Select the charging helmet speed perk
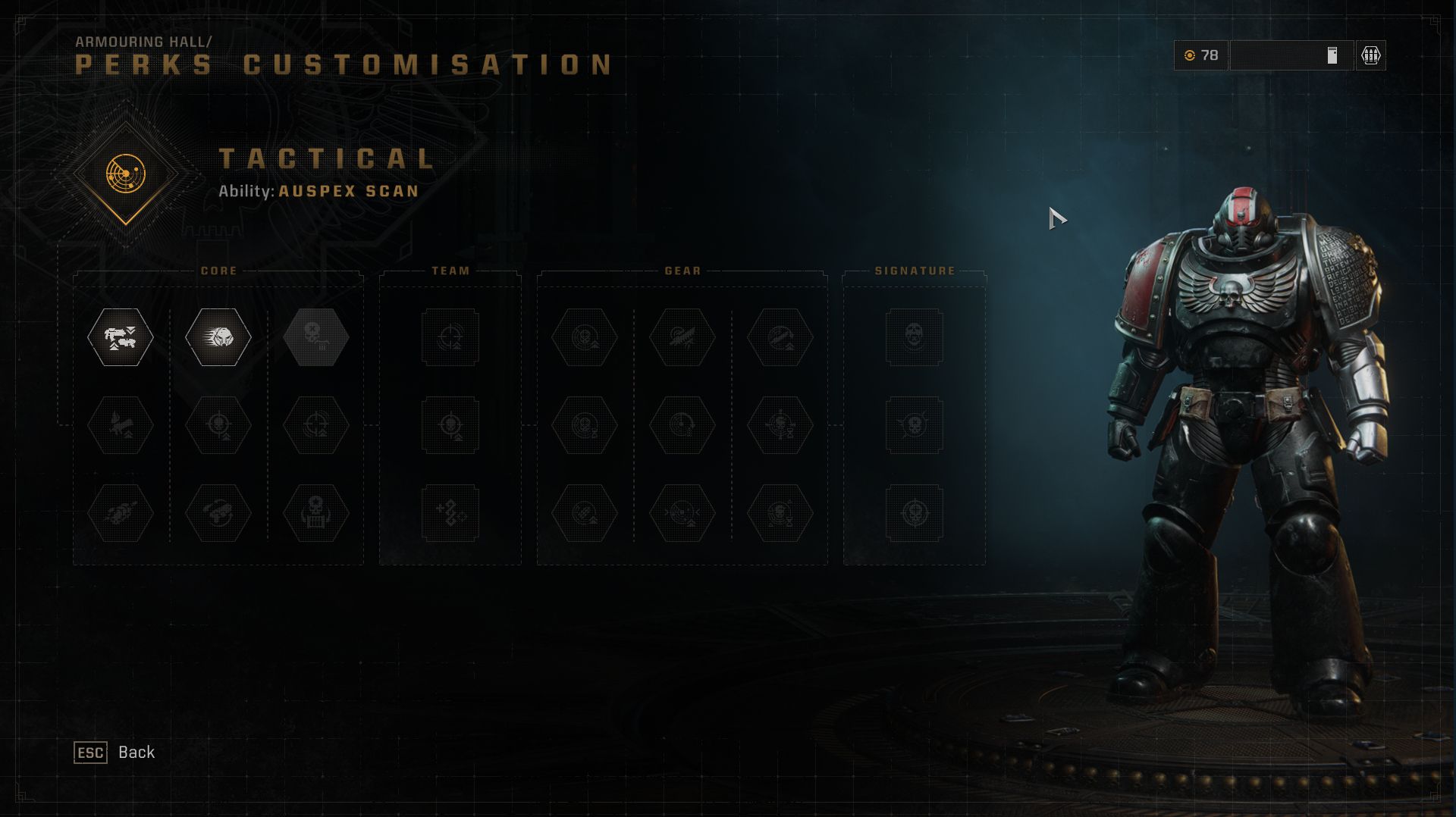The height and width of the screenshot is (817, 1456). pyautogui.click(x=218, y=339)
